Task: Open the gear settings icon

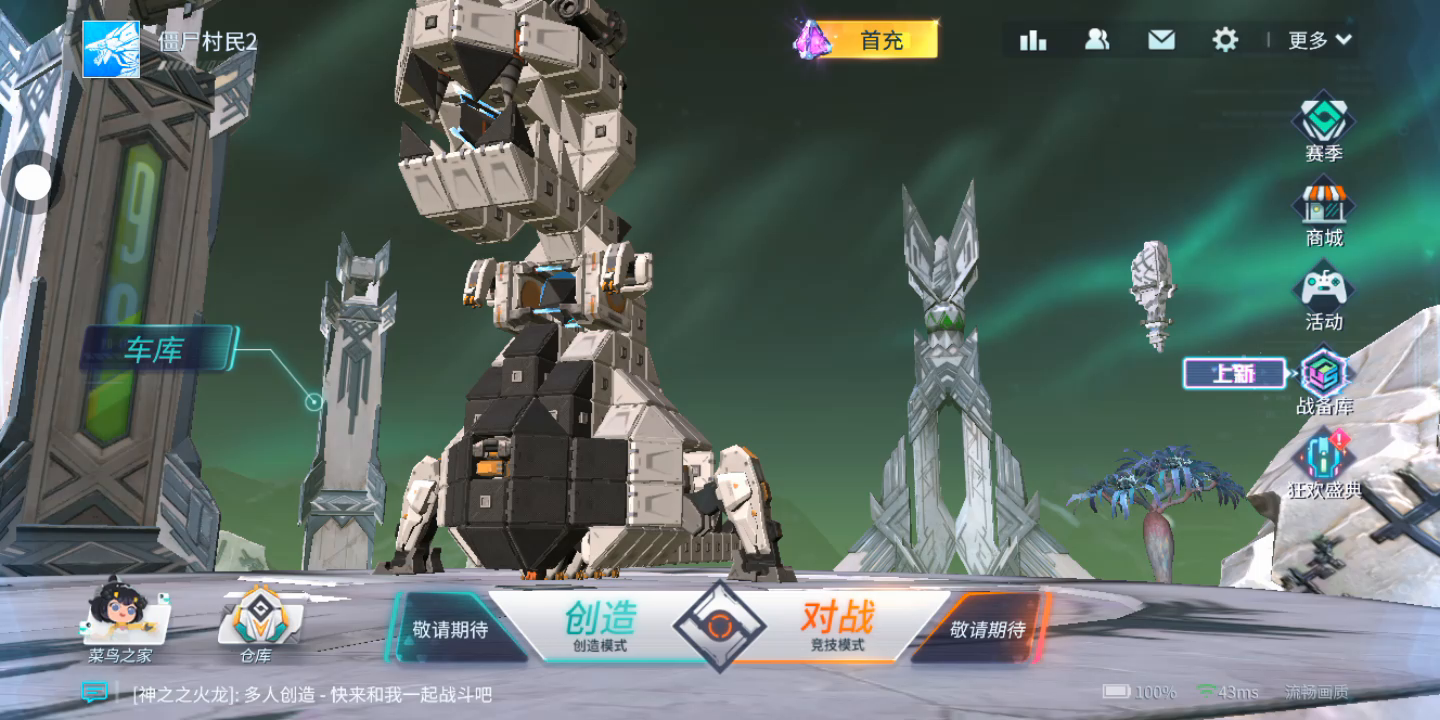Action: click(x=1225, y=40)
